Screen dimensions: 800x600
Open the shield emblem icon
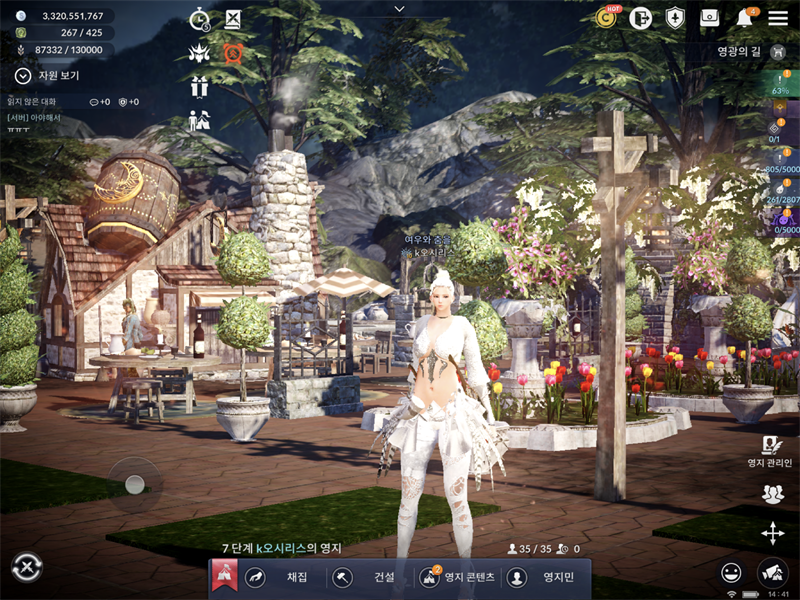[675, 17]
